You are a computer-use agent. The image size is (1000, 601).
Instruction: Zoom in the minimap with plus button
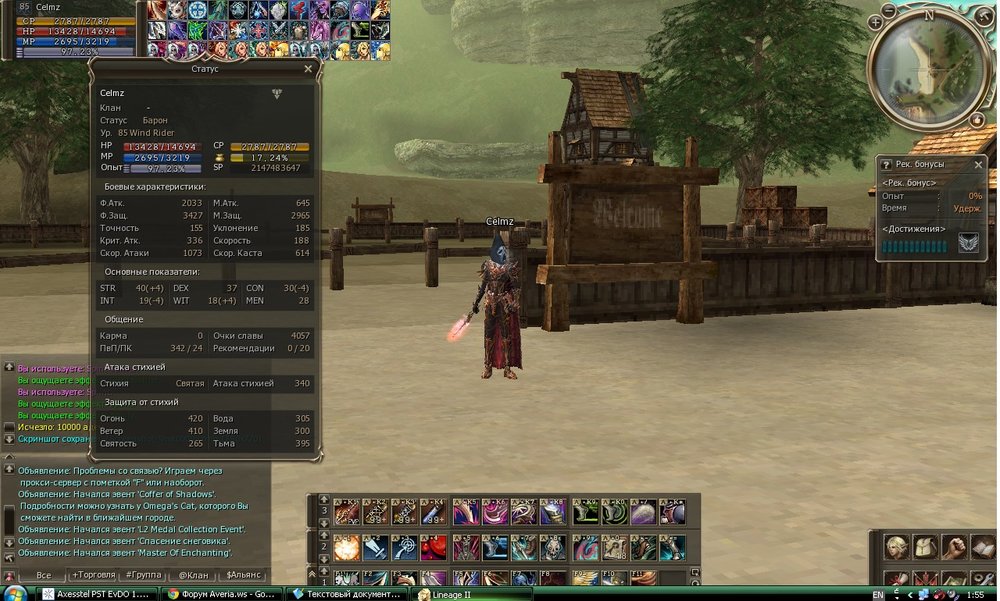[877, 21]
